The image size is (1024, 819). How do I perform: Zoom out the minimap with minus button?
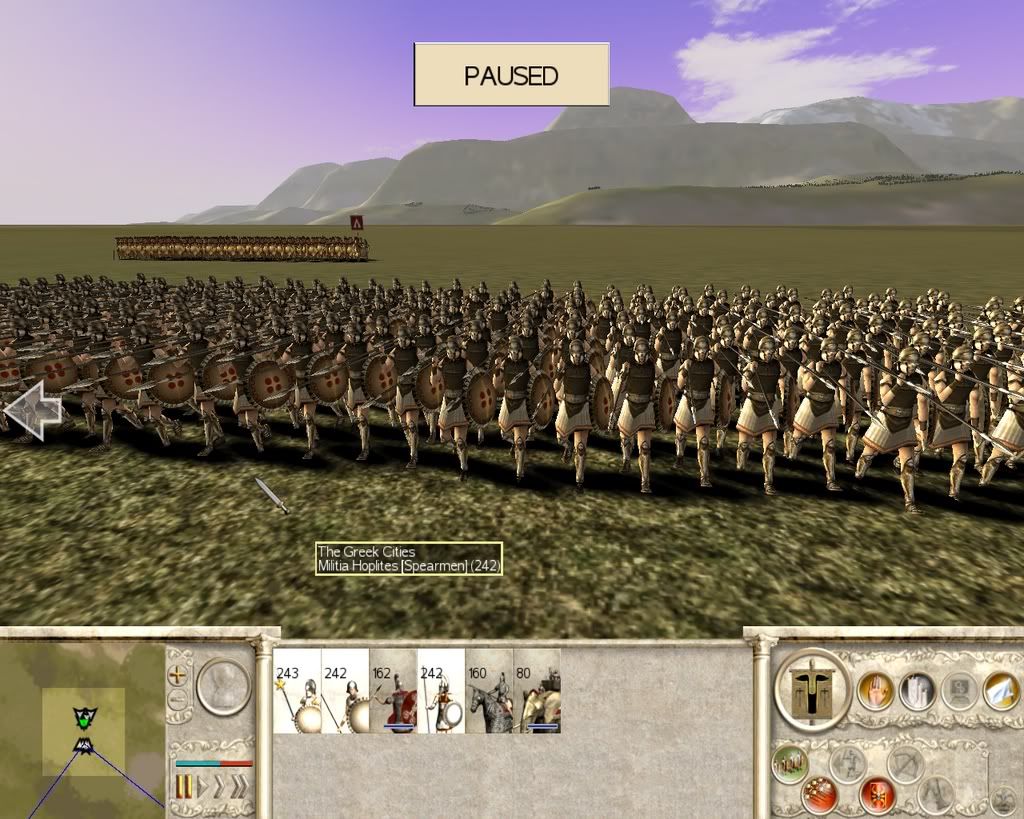click(x=177, y=698)
